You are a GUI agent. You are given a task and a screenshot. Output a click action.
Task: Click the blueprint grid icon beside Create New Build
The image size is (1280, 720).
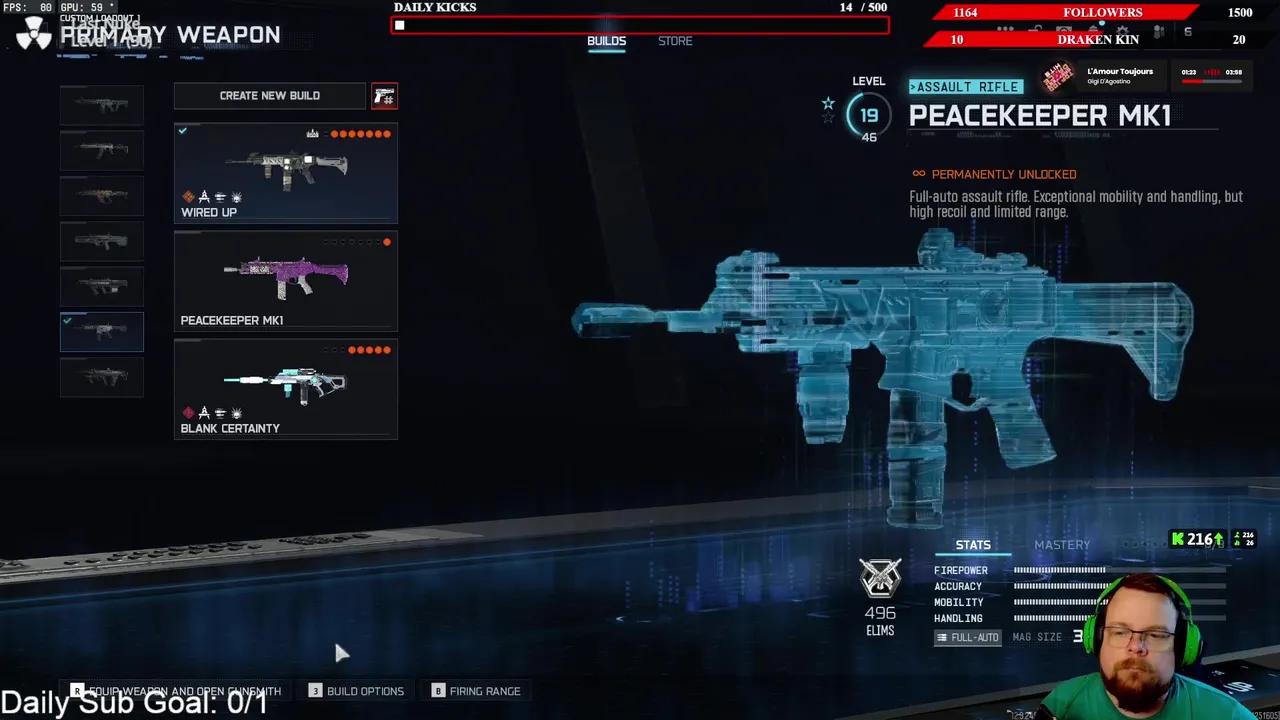tap(385, 96)
